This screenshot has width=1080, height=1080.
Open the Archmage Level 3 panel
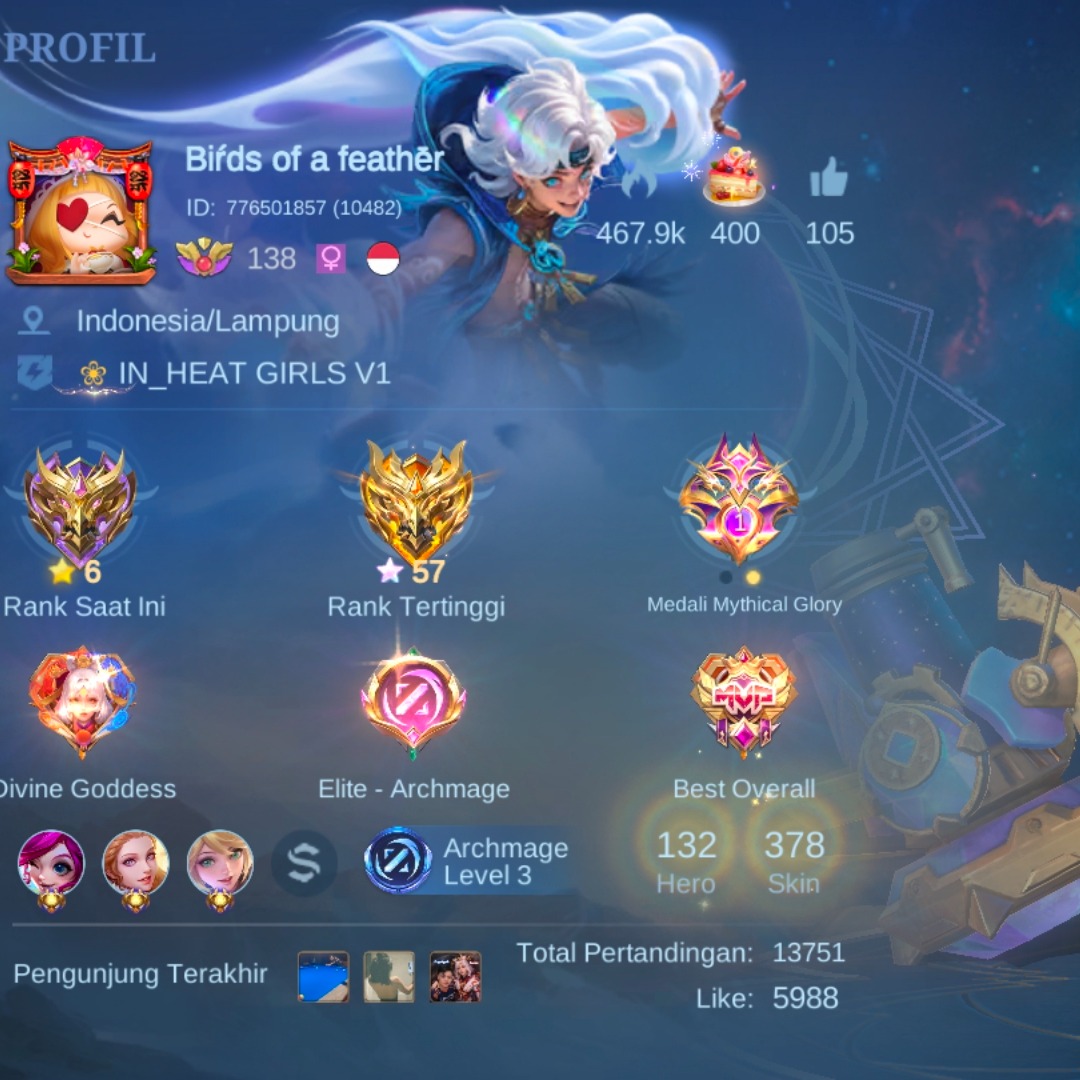(x=468, y=861)
